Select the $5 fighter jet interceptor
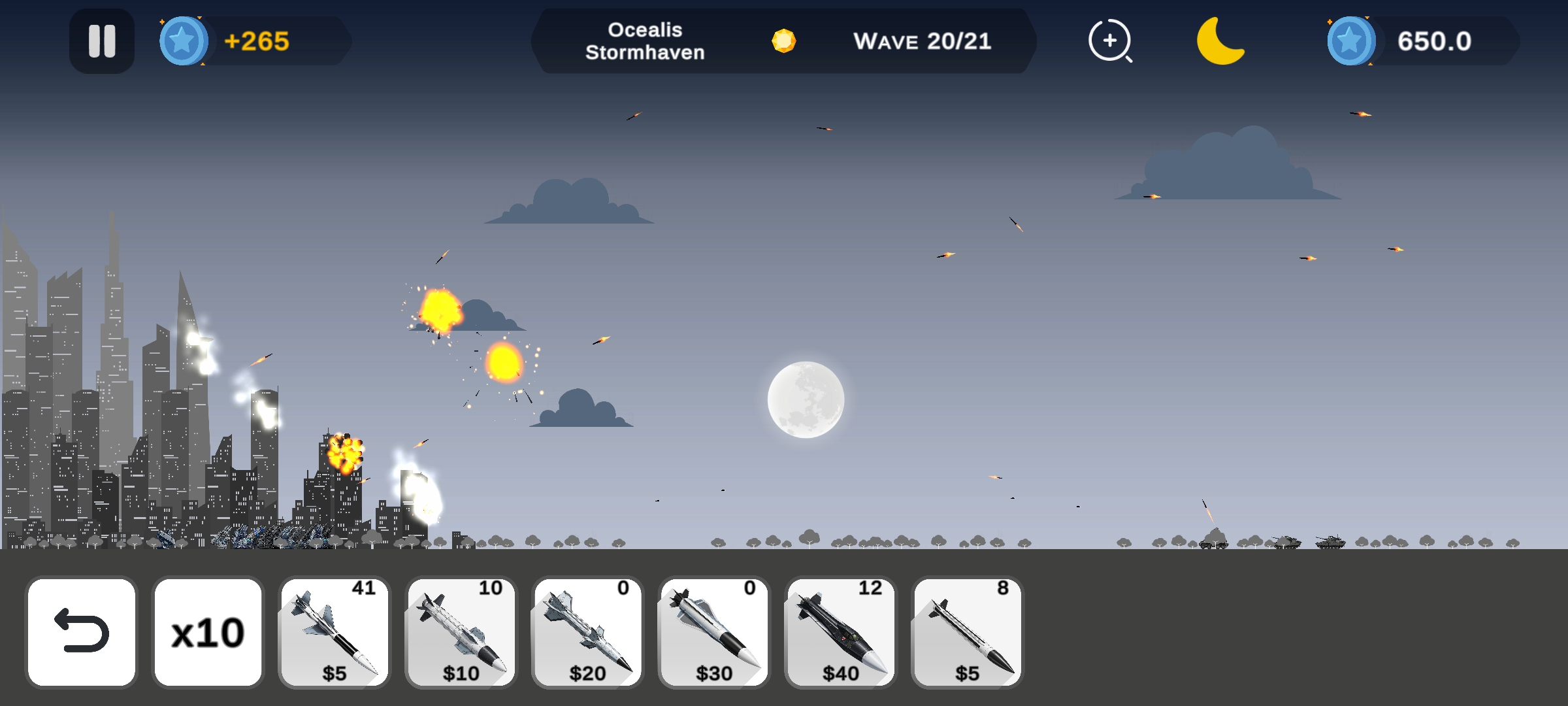Screen dimensions: 1568x706 pos(333,631)
